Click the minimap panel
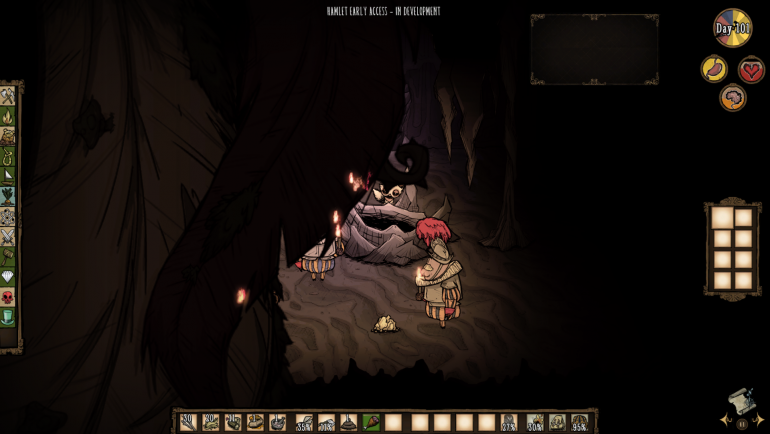770x434 pixels. [x=594, y=49]
